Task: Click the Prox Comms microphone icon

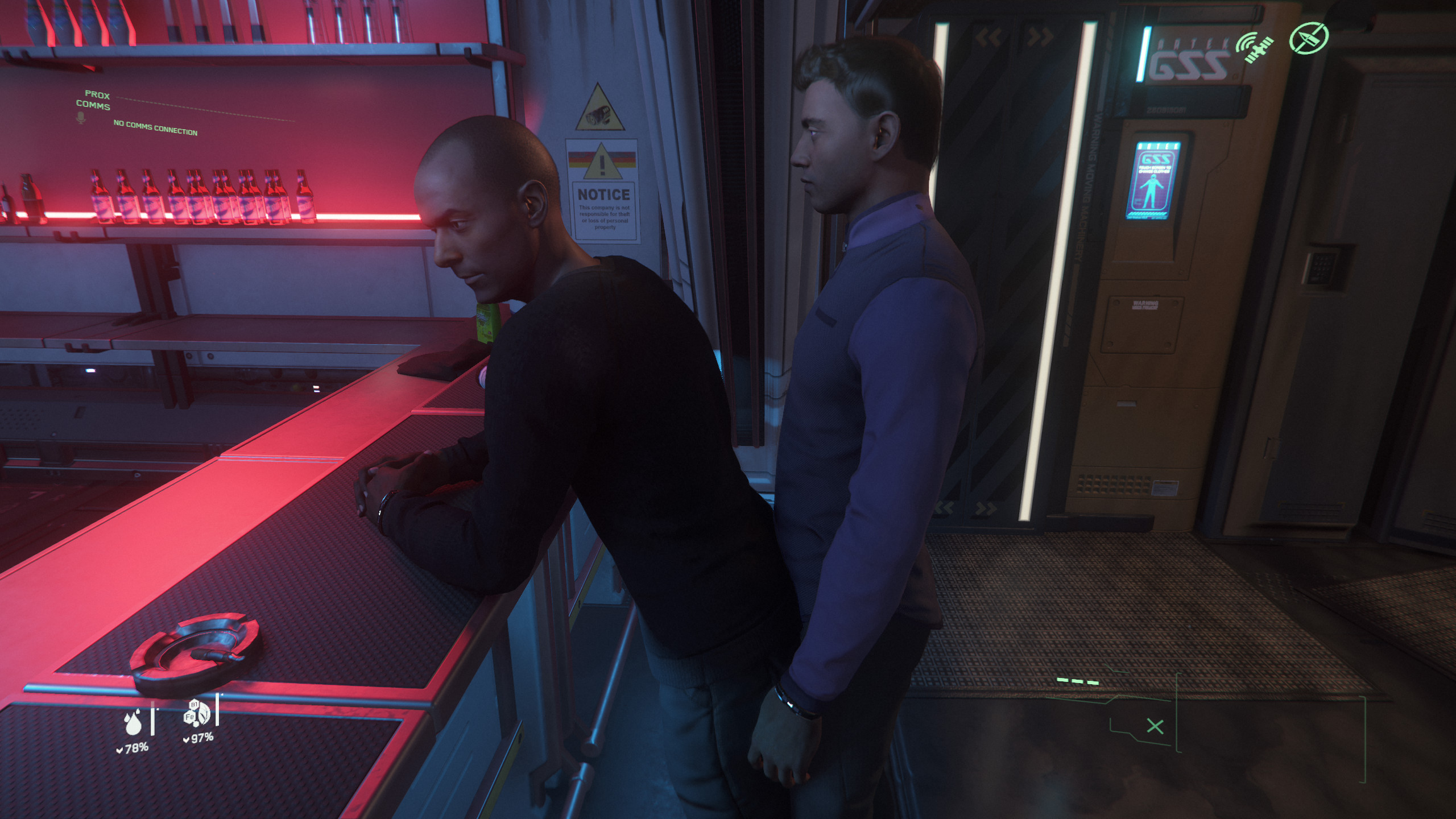Action: click(81, 118)
